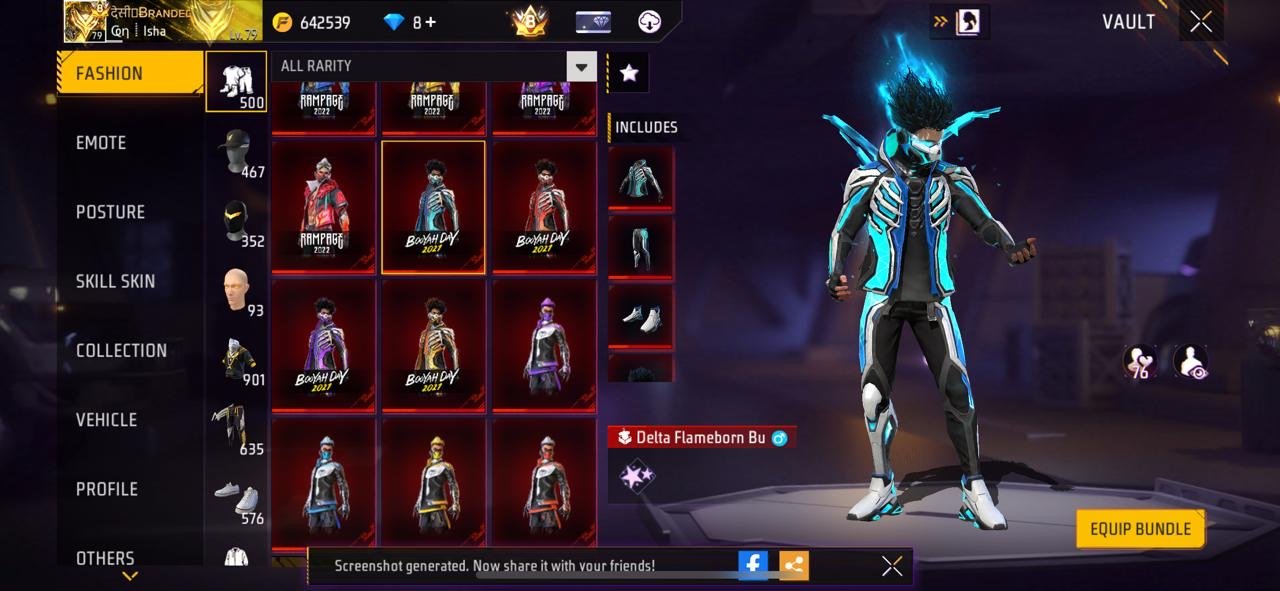
Task: Select the pants in Includes list
Action: pos(641,248)
